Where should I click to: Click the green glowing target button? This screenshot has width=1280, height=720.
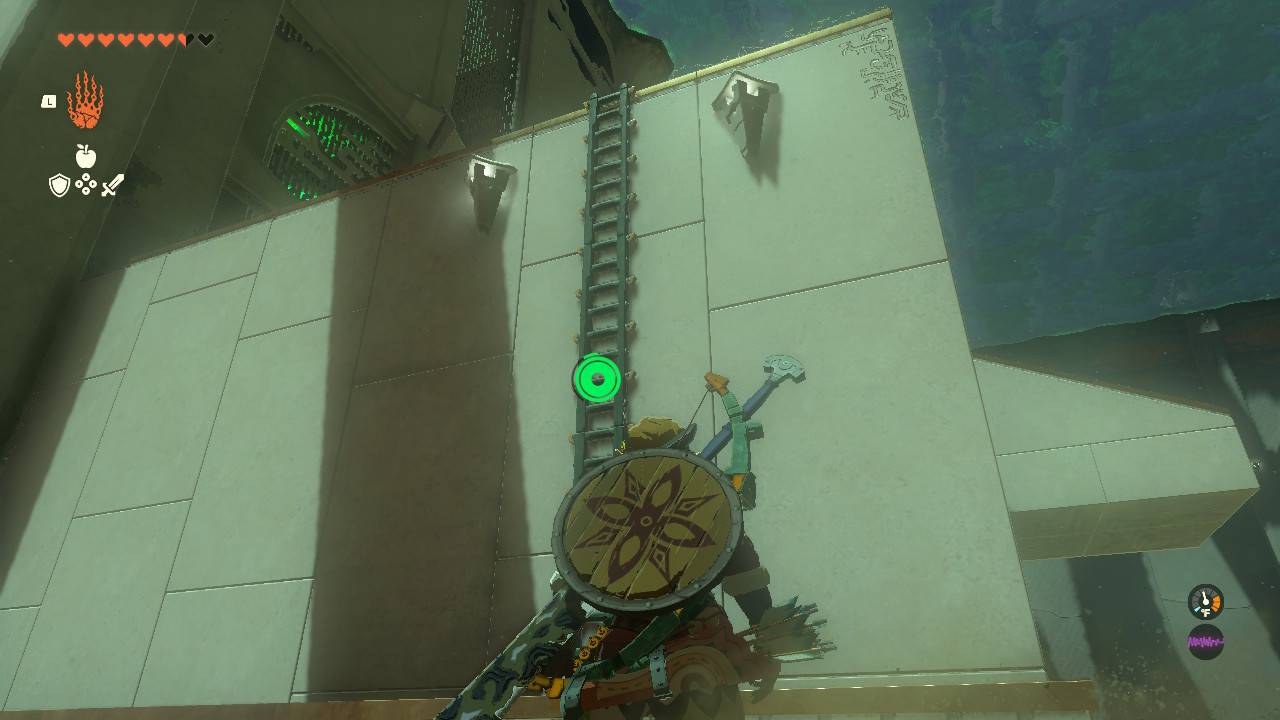[x=596, y=380]
